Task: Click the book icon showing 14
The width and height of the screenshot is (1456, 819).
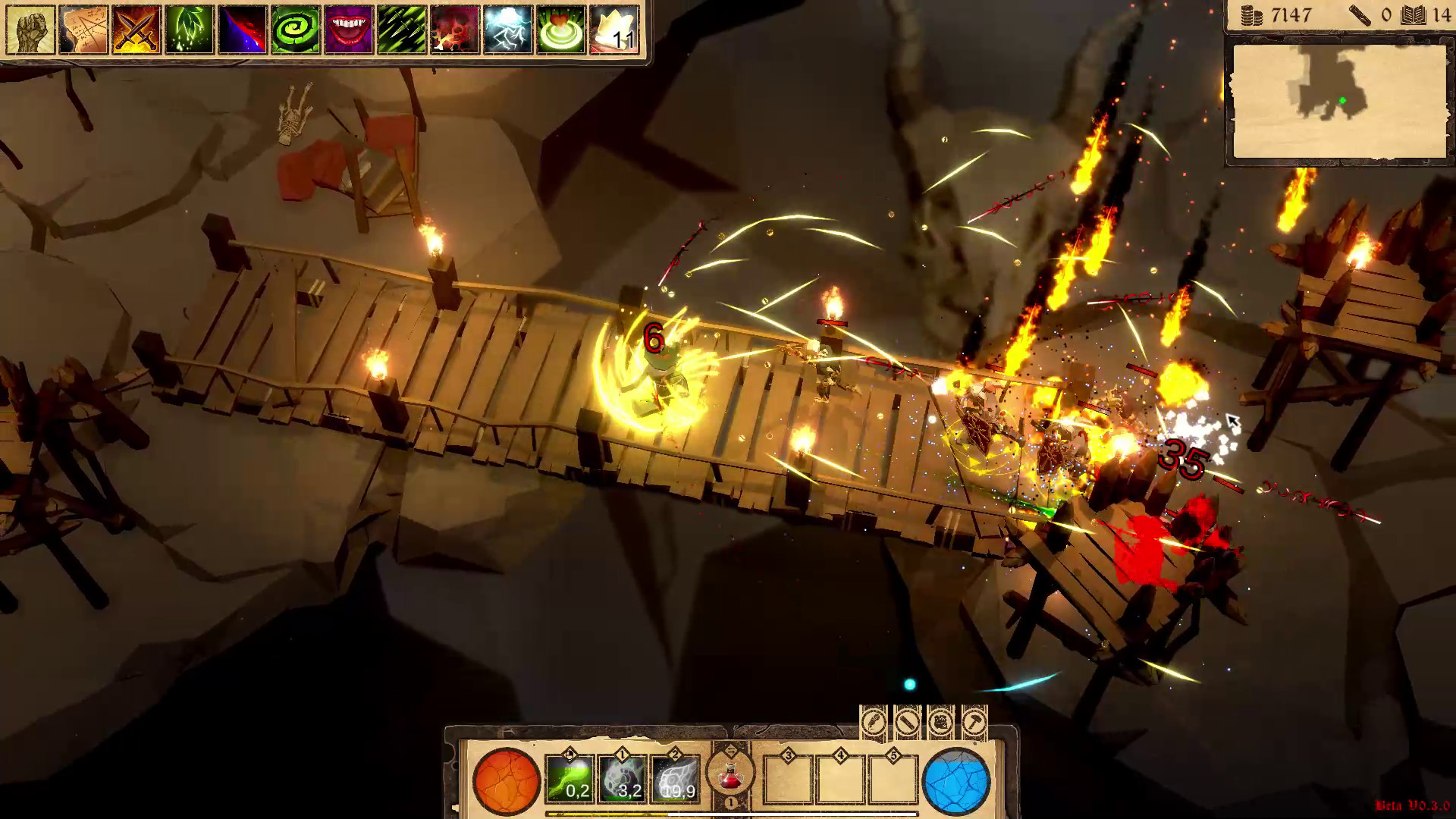Action: [1417, 14]
